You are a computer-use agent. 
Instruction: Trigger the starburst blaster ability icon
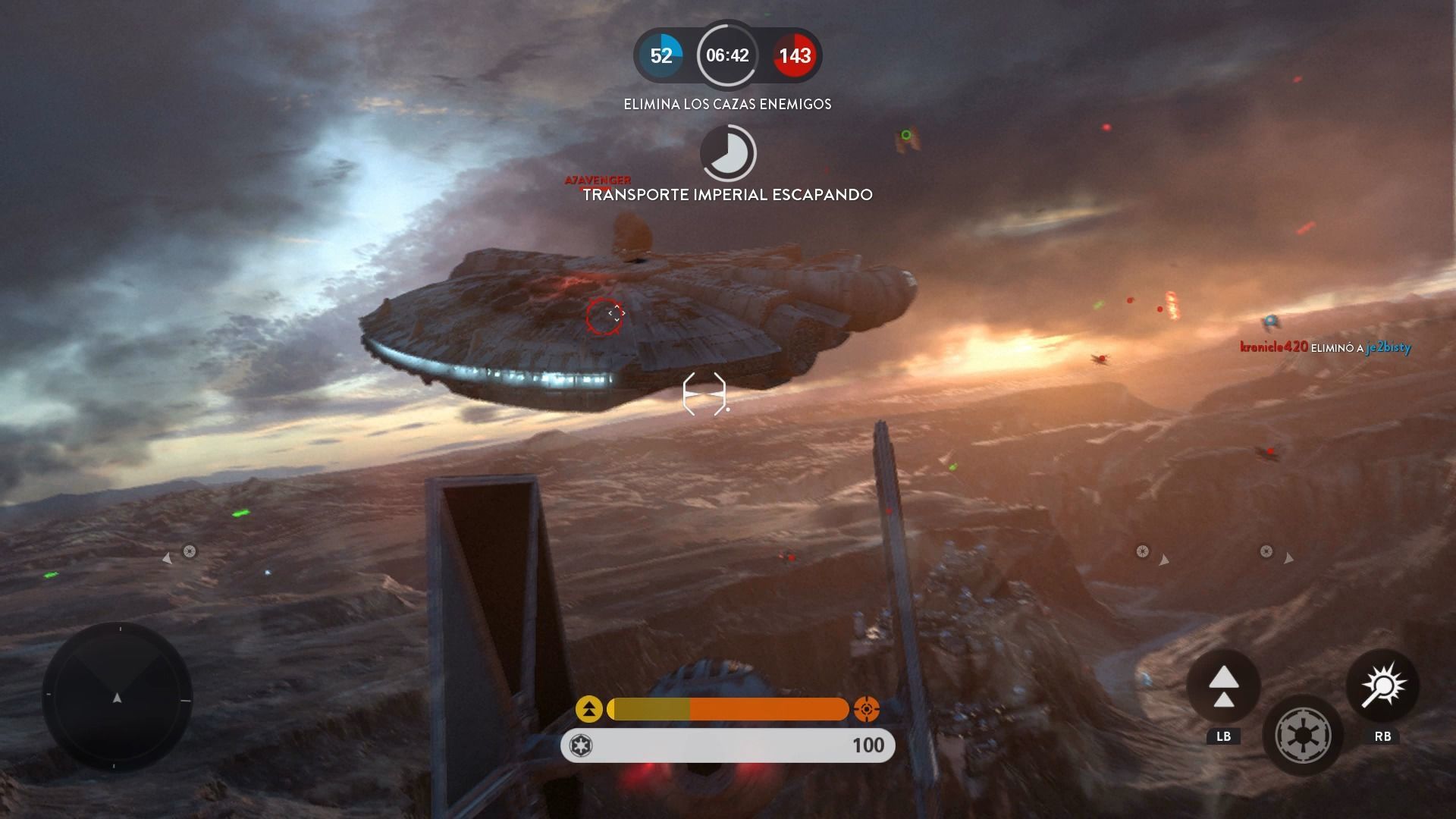[x=1382, y=687]
